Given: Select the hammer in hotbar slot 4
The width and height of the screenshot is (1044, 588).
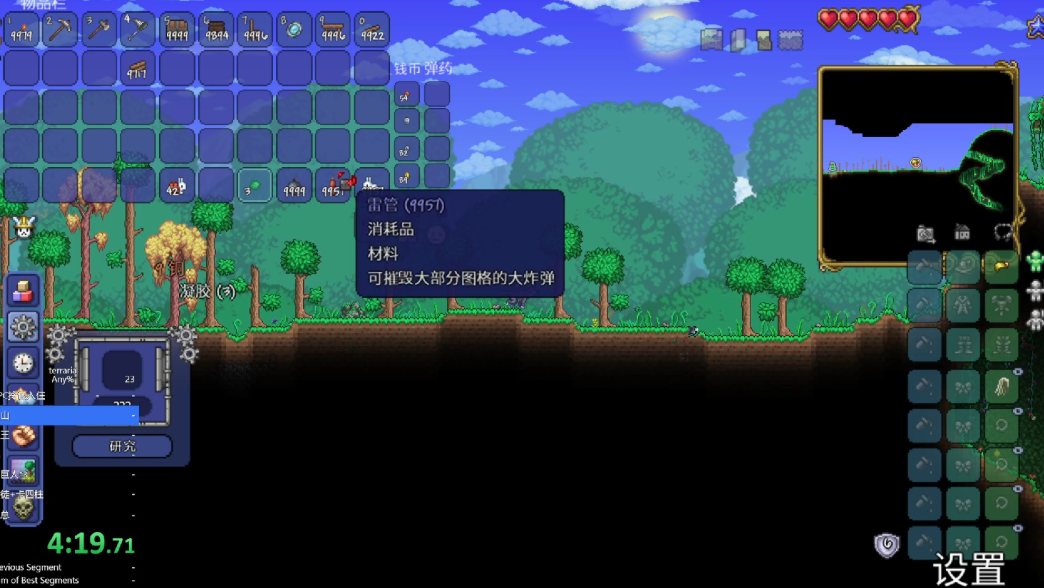Looking at the screenshot, I should click(x=138, y=30).
